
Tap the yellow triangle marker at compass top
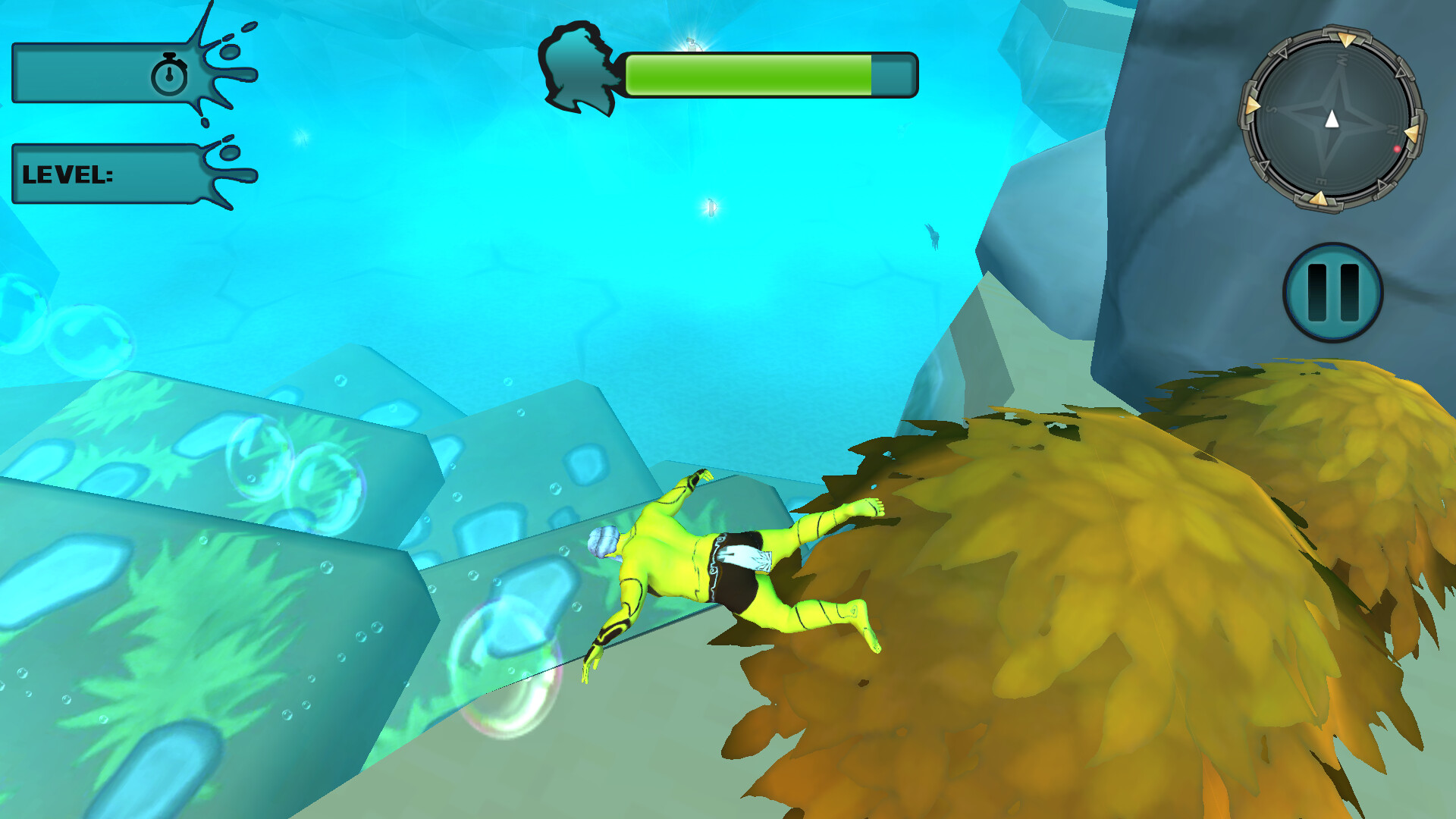(x=1345, y=39)
